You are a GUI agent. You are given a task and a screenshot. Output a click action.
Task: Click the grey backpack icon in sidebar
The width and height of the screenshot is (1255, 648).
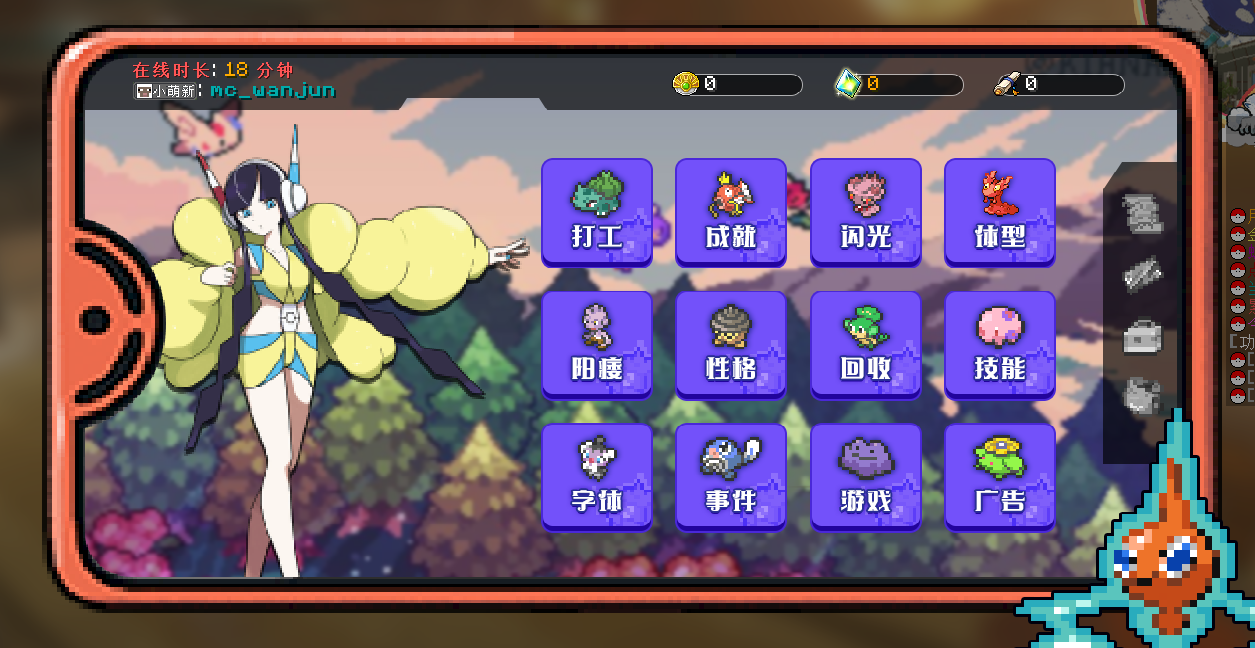click(x=1142, y=396)
